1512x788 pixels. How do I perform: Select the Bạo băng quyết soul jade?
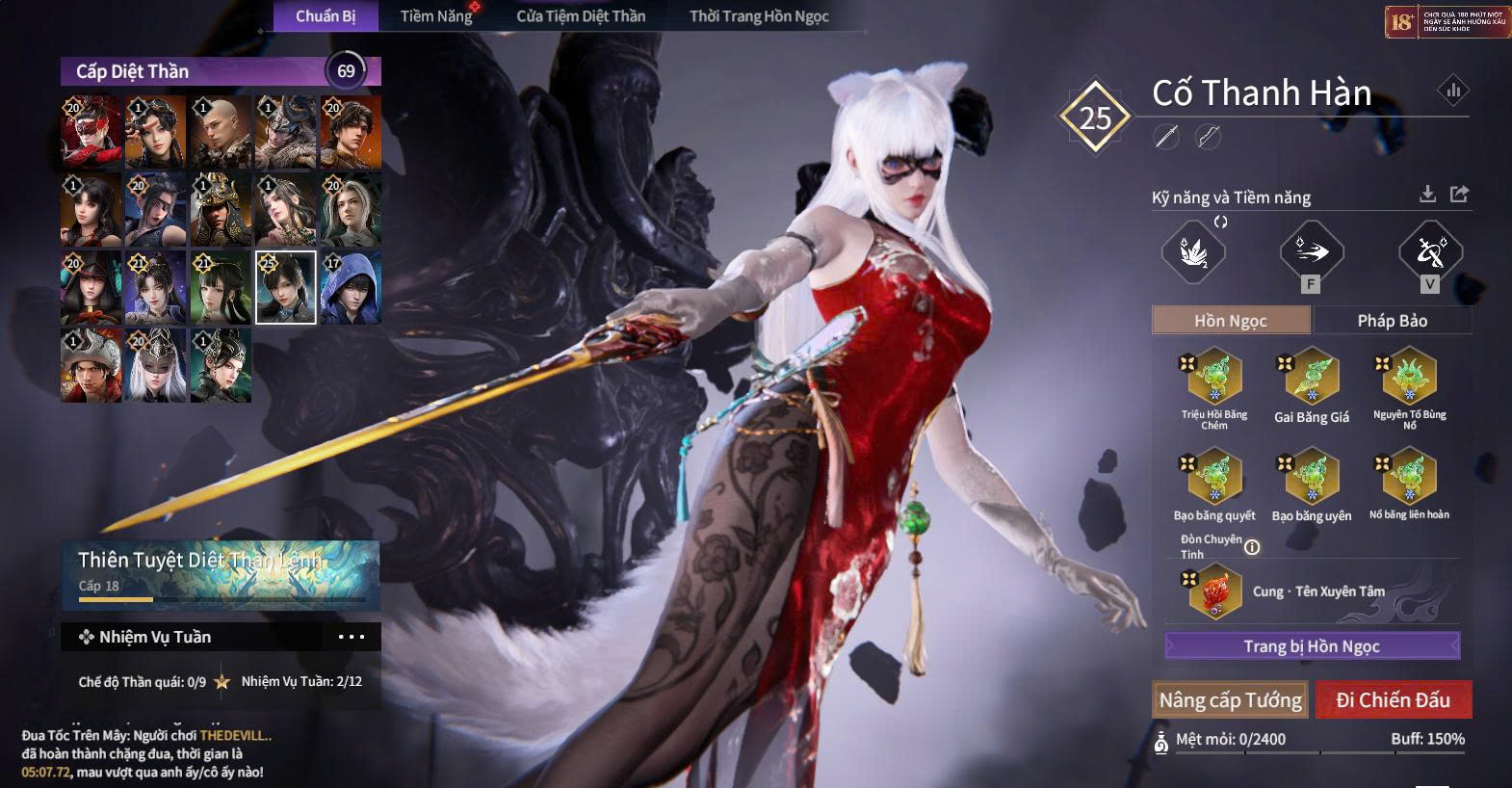1214,478
